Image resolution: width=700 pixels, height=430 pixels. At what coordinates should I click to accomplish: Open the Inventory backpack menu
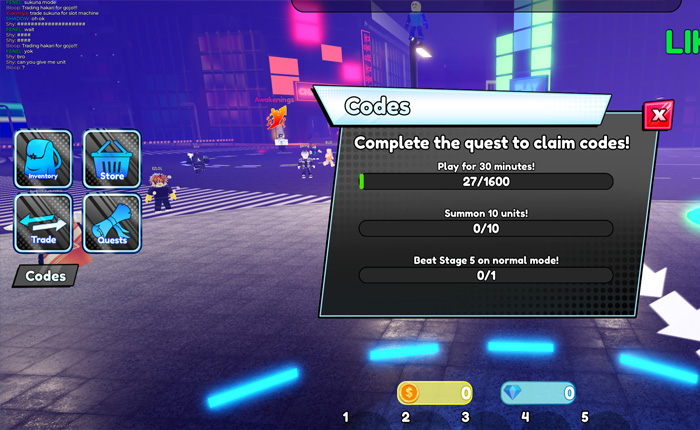coord(43,160)
